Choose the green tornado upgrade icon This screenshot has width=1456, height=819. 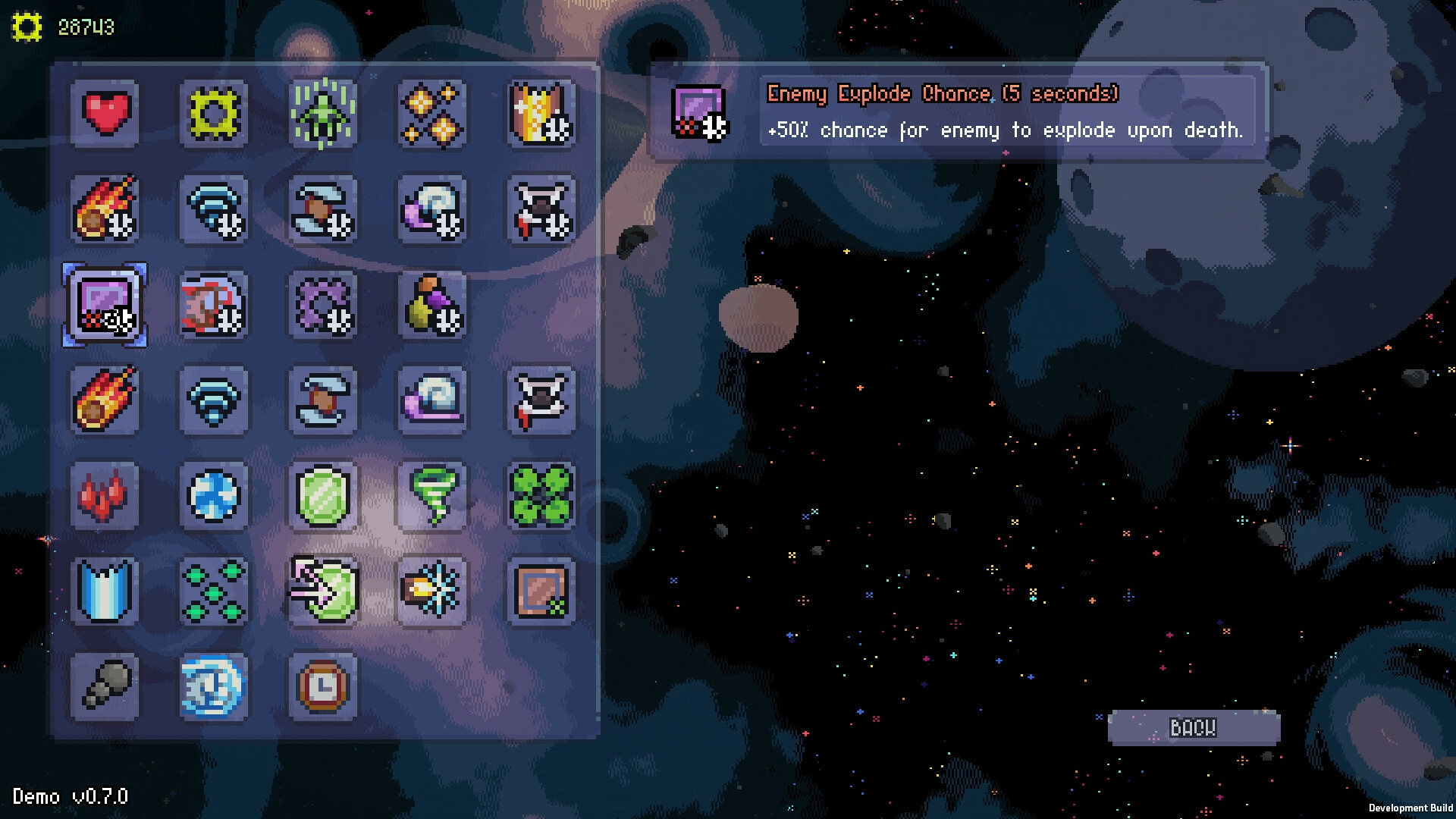(x=432, y=496)
